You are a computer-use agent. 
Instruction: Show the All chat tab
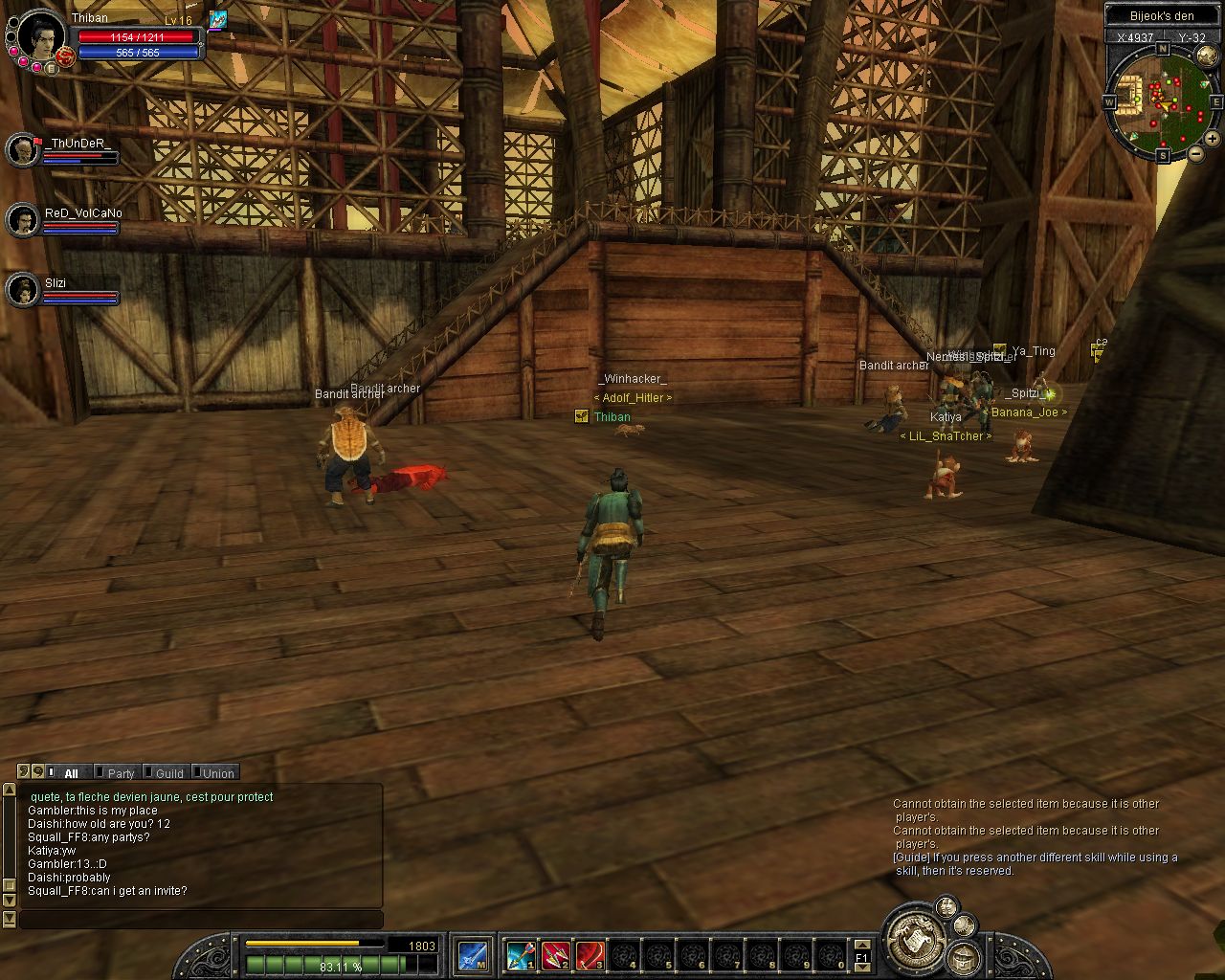coord(71,773)
